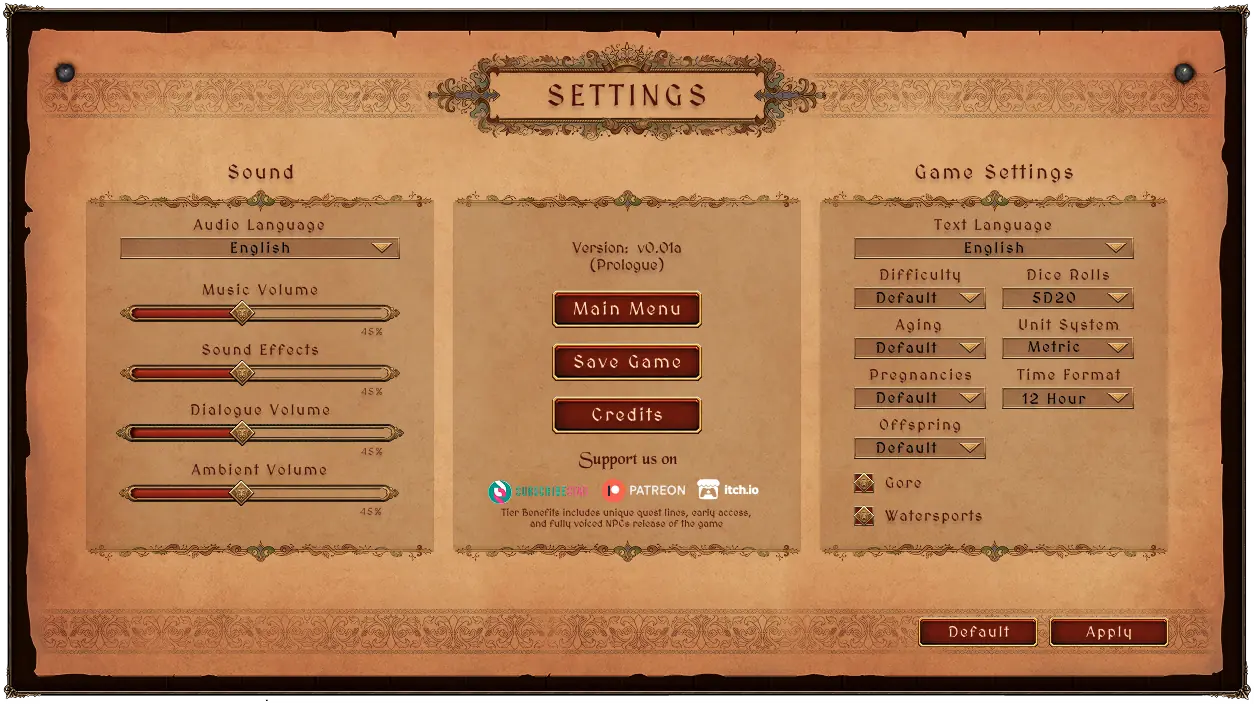The image size is (1254, 704).
Task: Expand the Pregnancies dropdown
Action: click(920, 398)
